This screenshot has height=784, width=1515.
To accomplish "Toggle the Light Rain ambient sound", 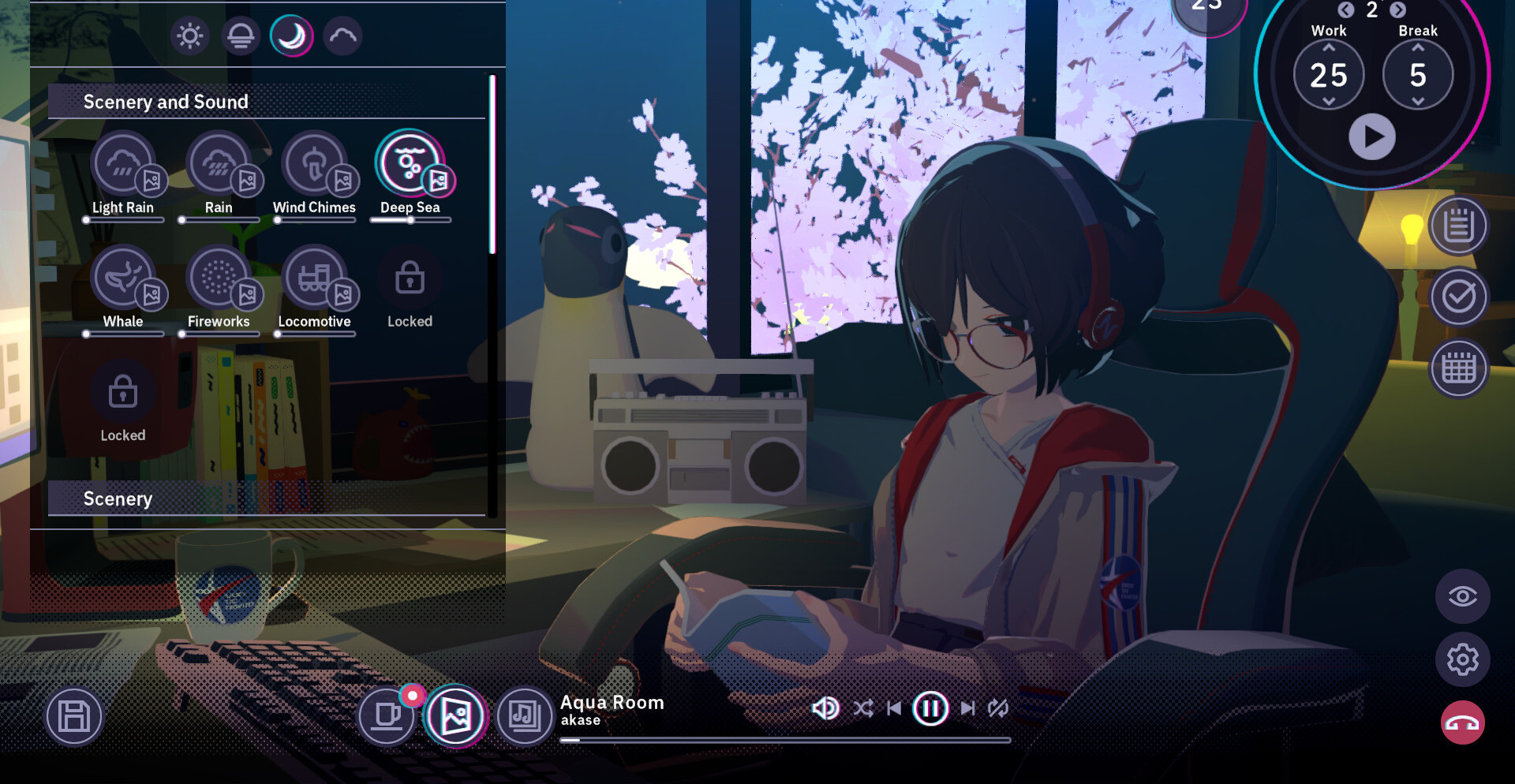I will tap(122, 164).
